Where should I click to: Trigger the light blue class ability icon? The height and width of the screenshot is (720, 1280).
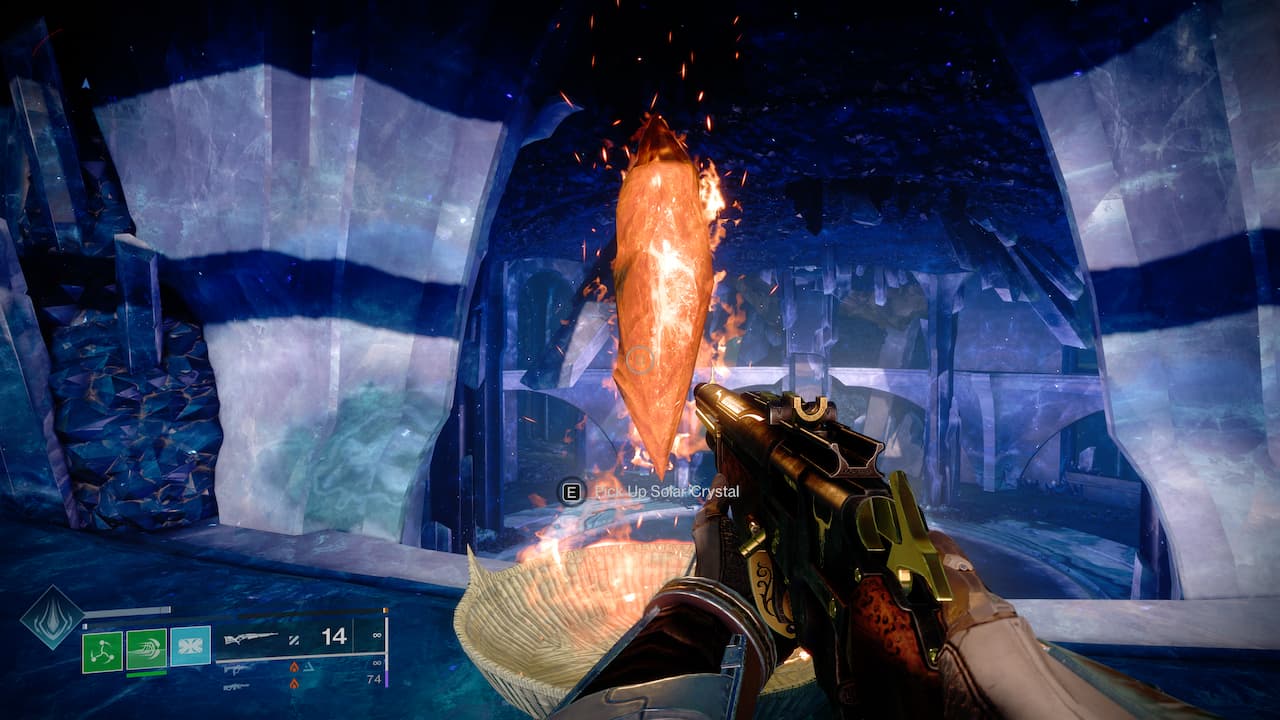(190, 646)
